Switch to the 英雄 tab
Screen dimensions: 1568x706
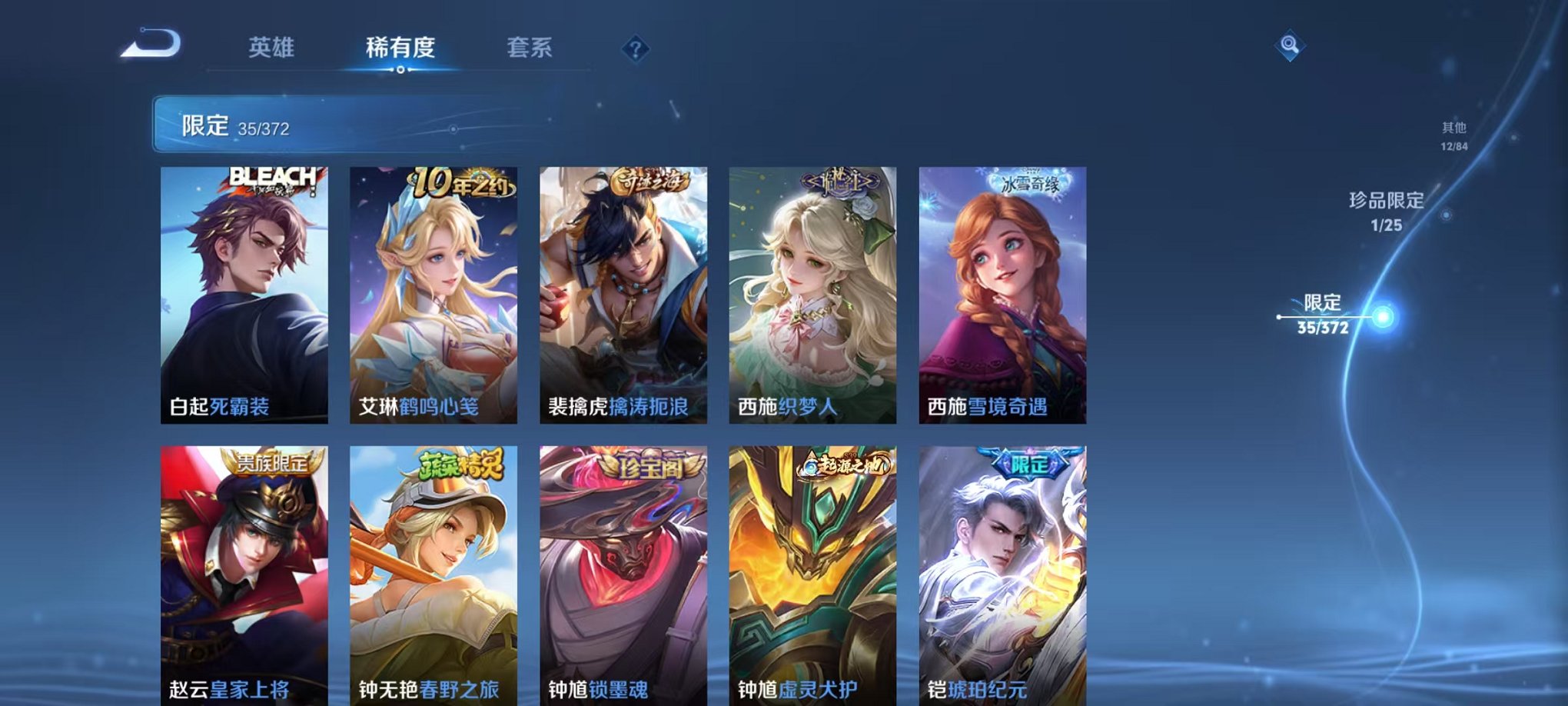coord(270,46)
